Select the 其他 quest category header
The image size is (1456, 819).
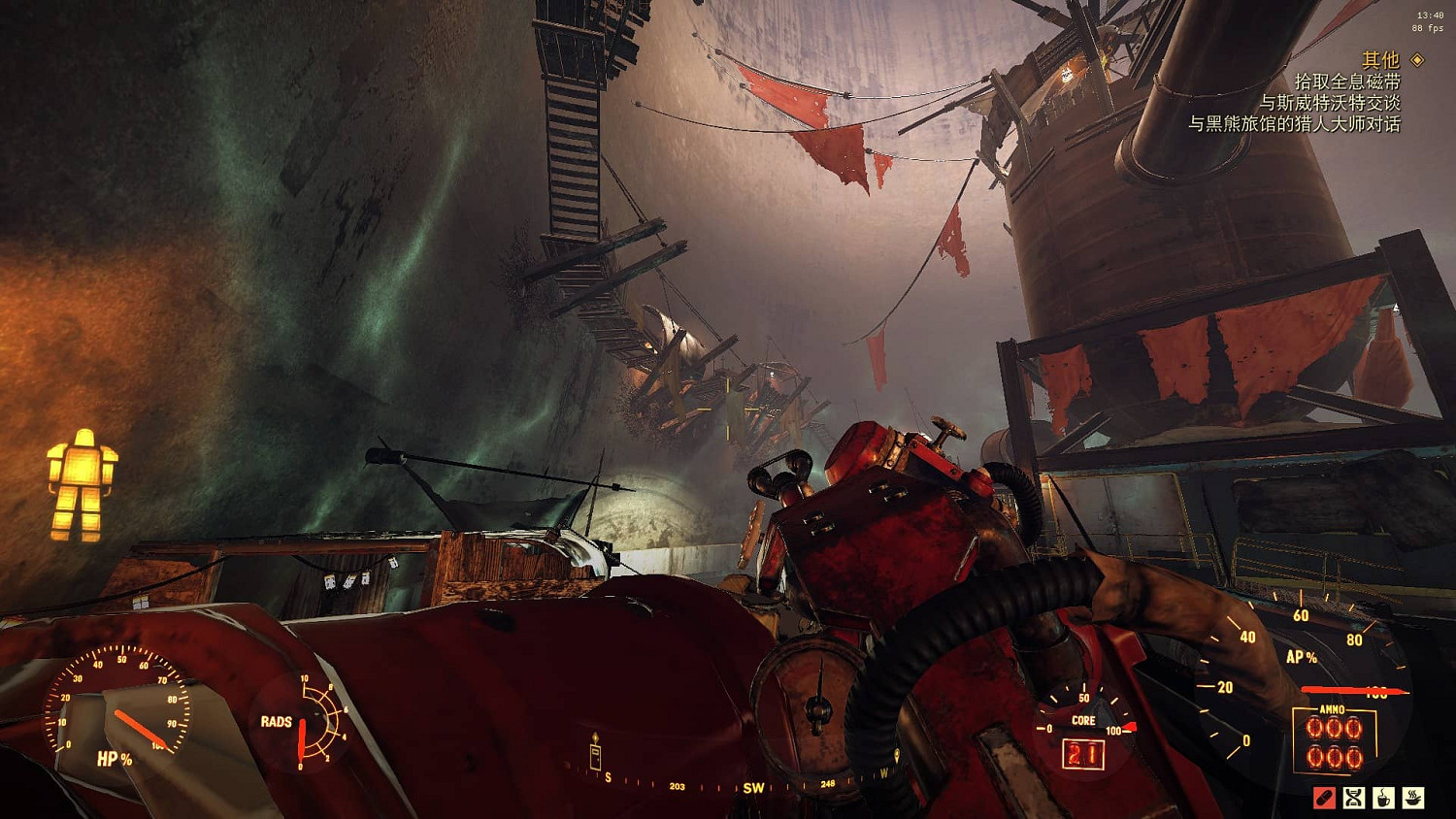[x=1380, y=60]
